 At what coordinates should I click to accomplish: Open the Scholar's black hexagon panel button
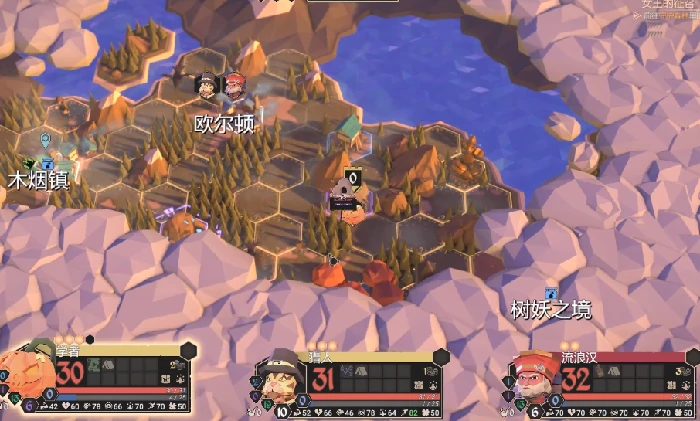pos(189,351)
